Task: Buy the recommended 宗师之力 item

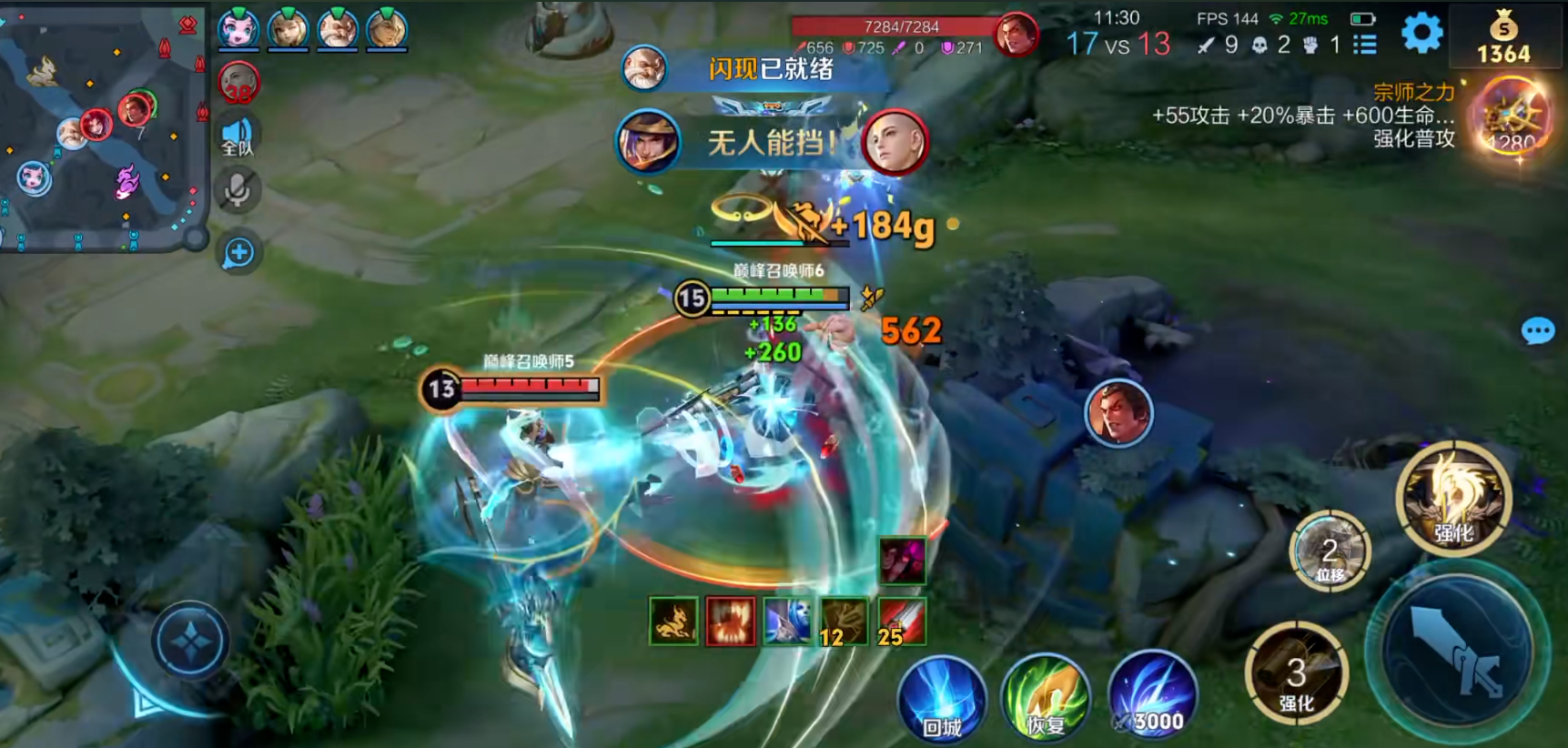Action: (x=1511, y=119)
